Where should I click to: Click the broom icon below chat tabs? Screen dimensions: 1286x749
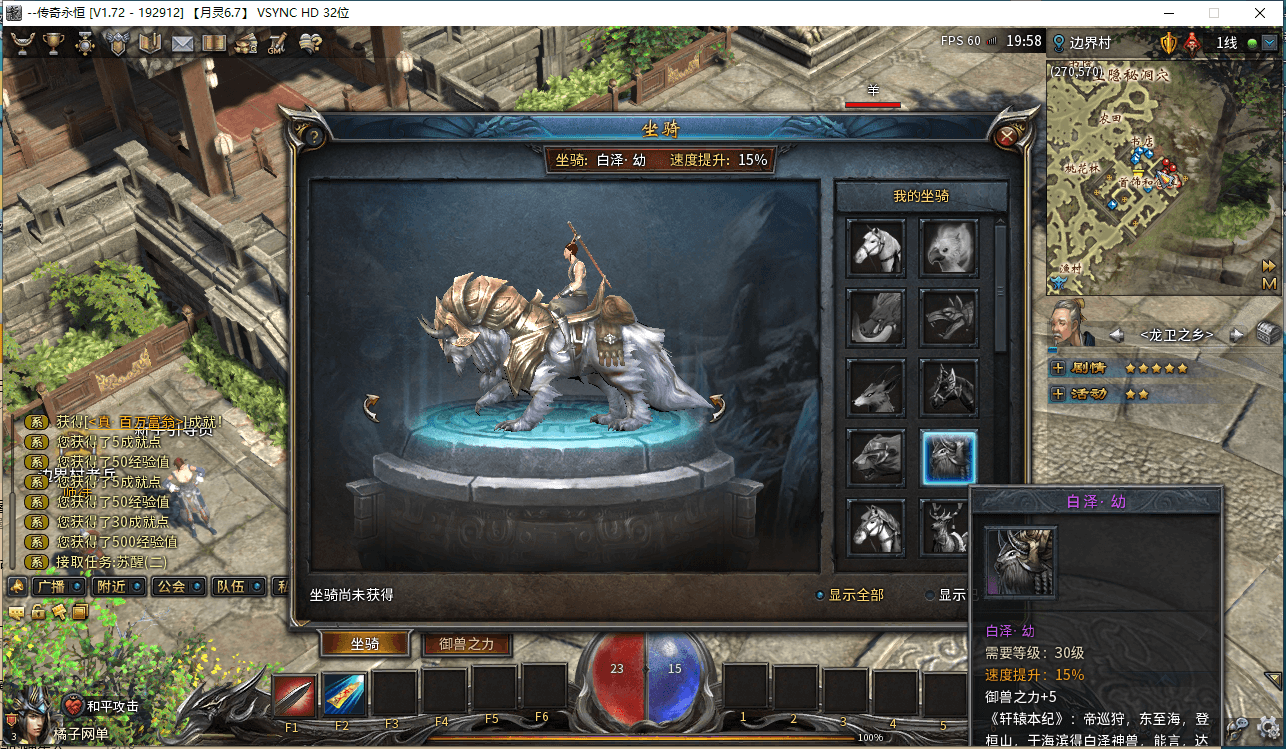60,612
